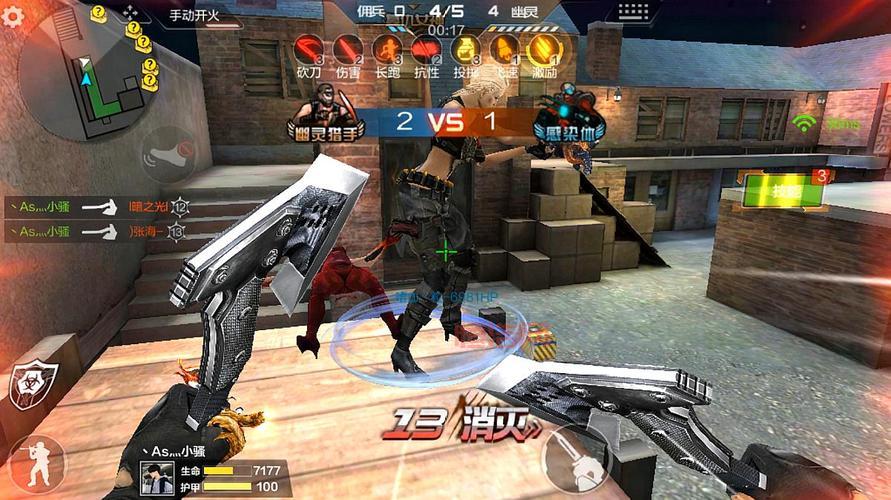
Task: Tap the player avatar portrait
Action: 157,476
